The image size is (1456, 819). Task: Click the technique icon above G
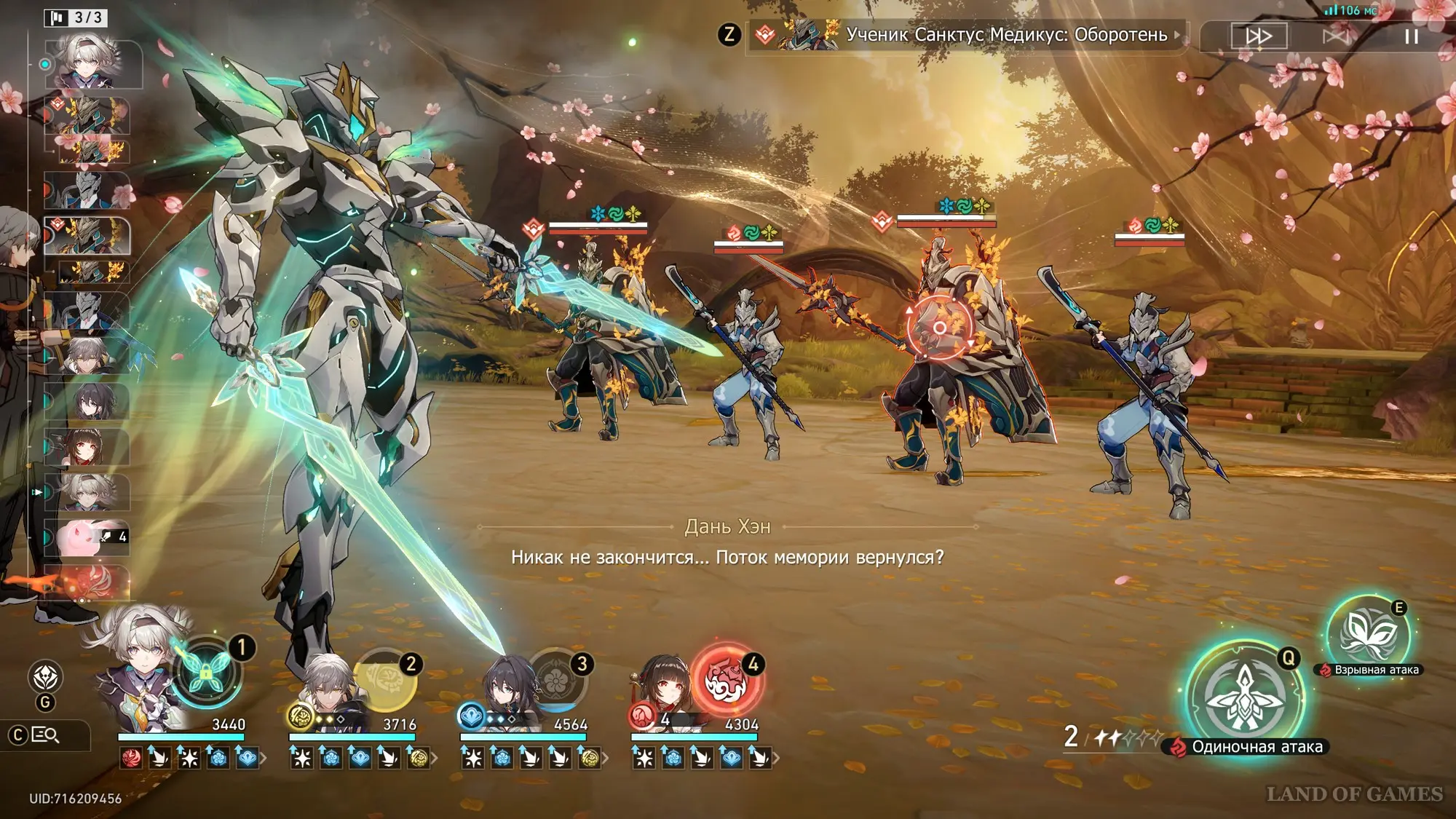45,677
